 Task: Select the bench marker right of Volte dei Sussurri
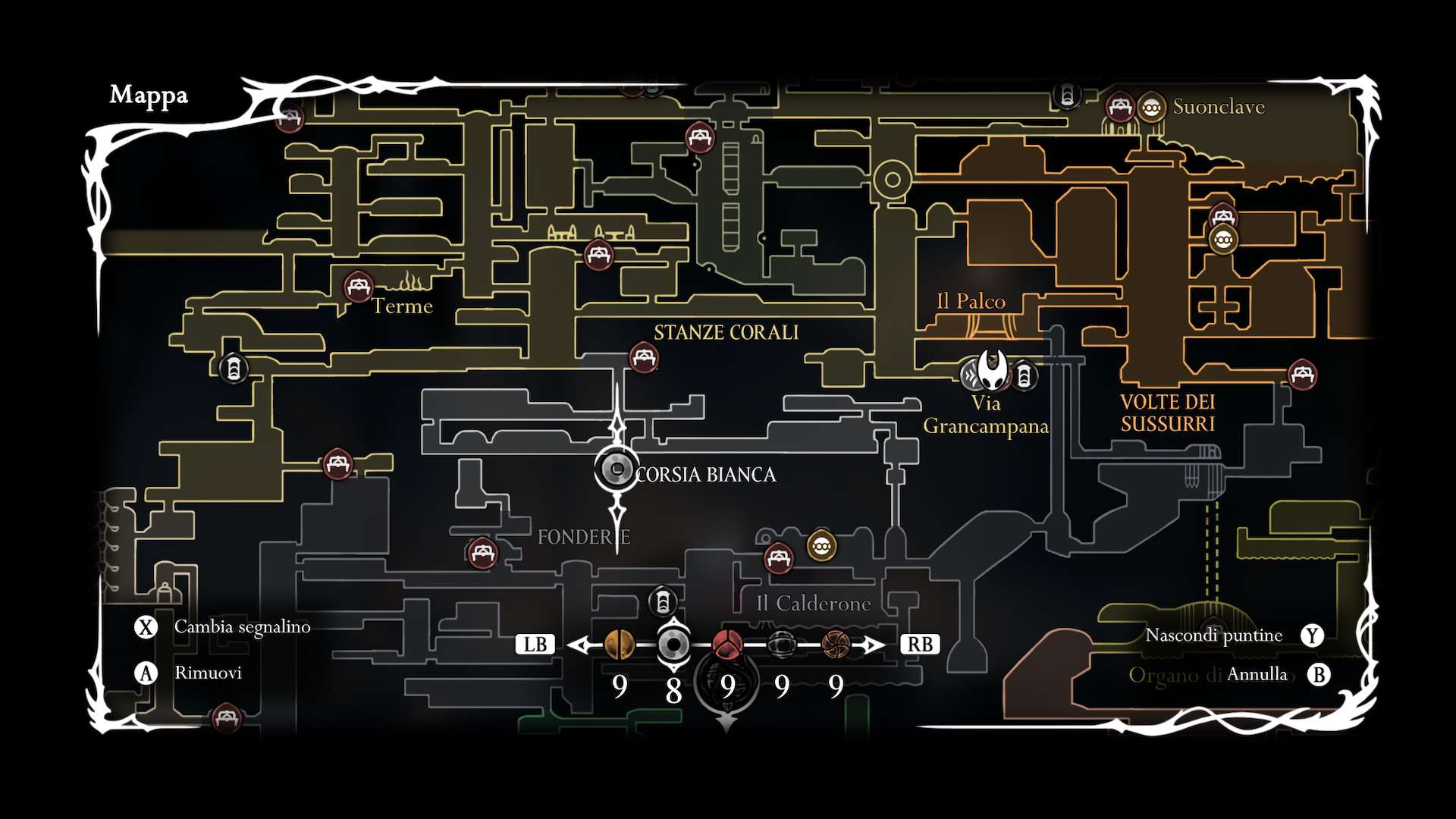pyautogui.click(x=1302, y=374)
